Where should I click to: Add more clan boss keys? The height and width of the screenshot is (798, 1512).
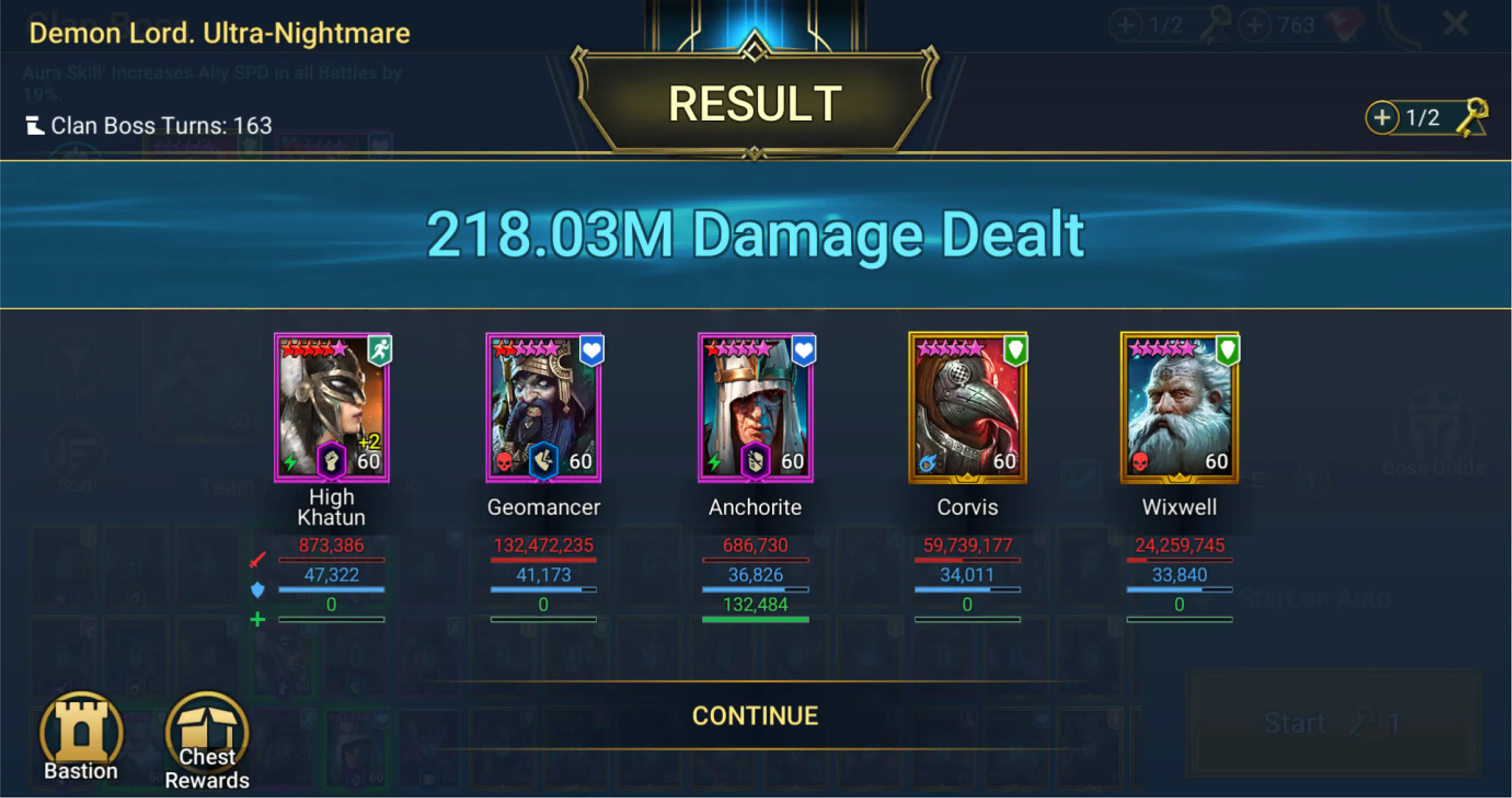point(1382,117)
